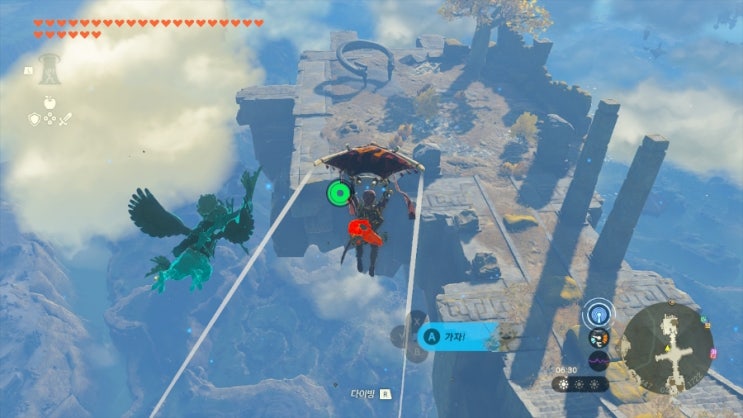Select the Sheikah sensor signal icon

coord(598,314)
